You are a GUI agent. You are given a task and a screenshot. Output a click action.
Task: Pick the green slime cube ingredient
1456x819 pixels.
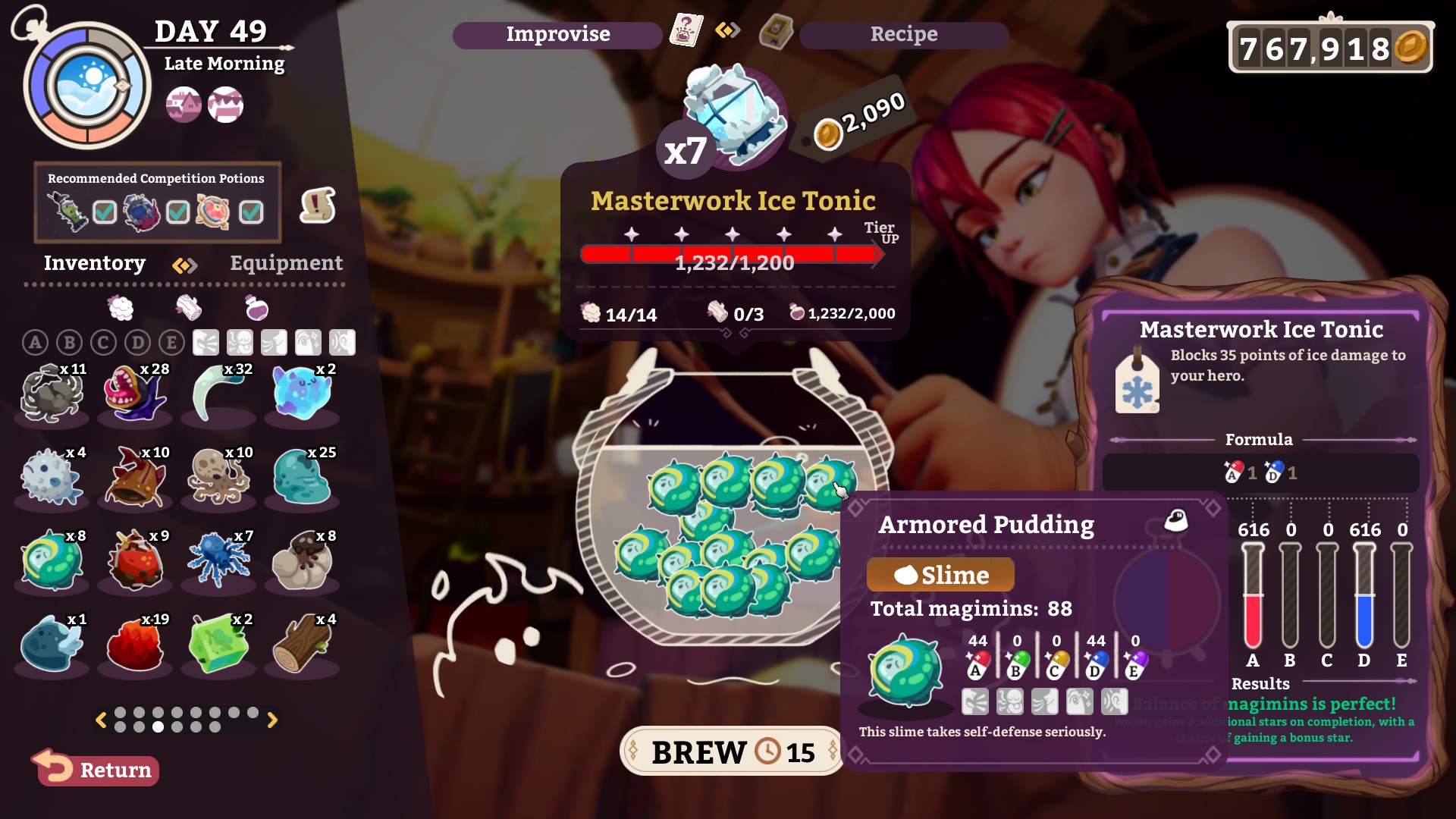[218, 644]
